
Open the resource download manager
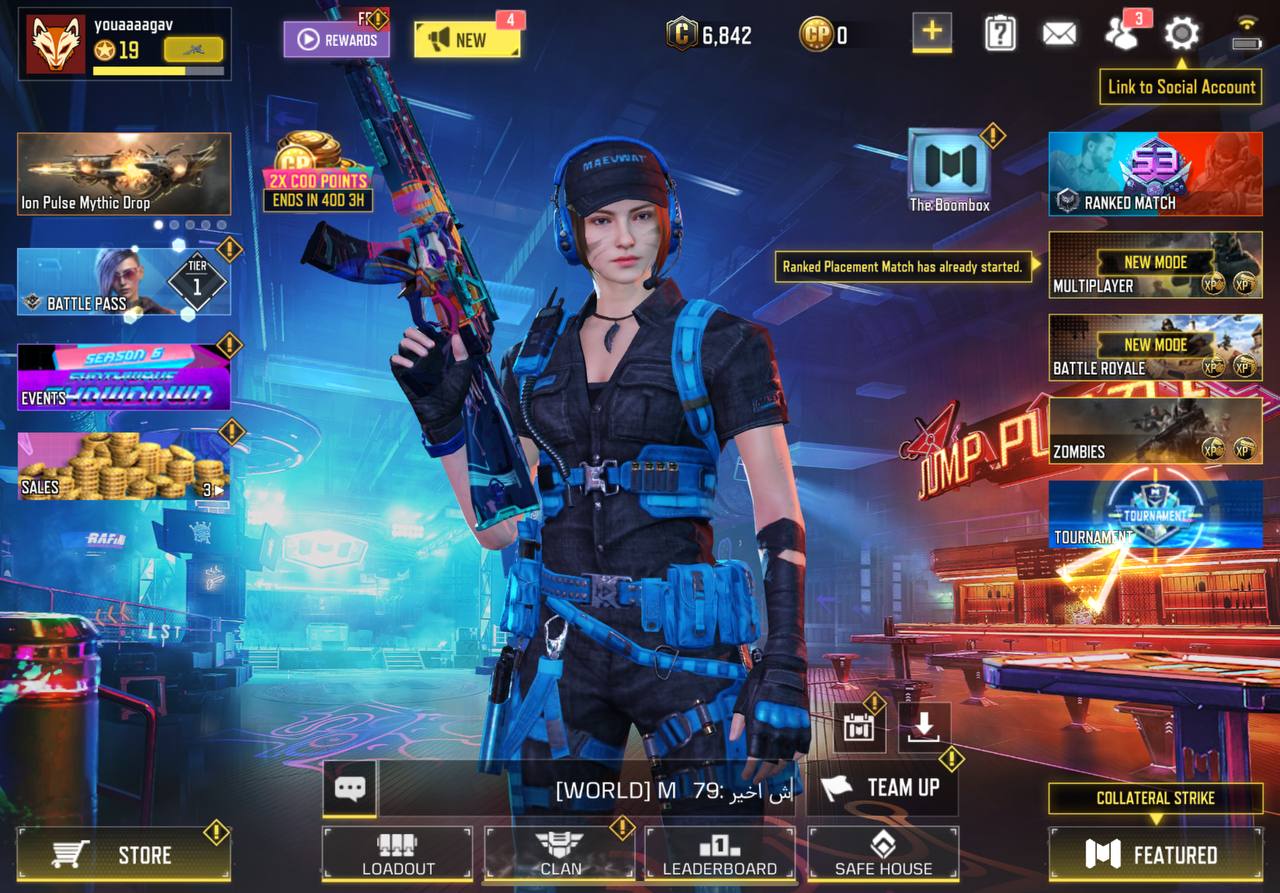click(925, 726)
